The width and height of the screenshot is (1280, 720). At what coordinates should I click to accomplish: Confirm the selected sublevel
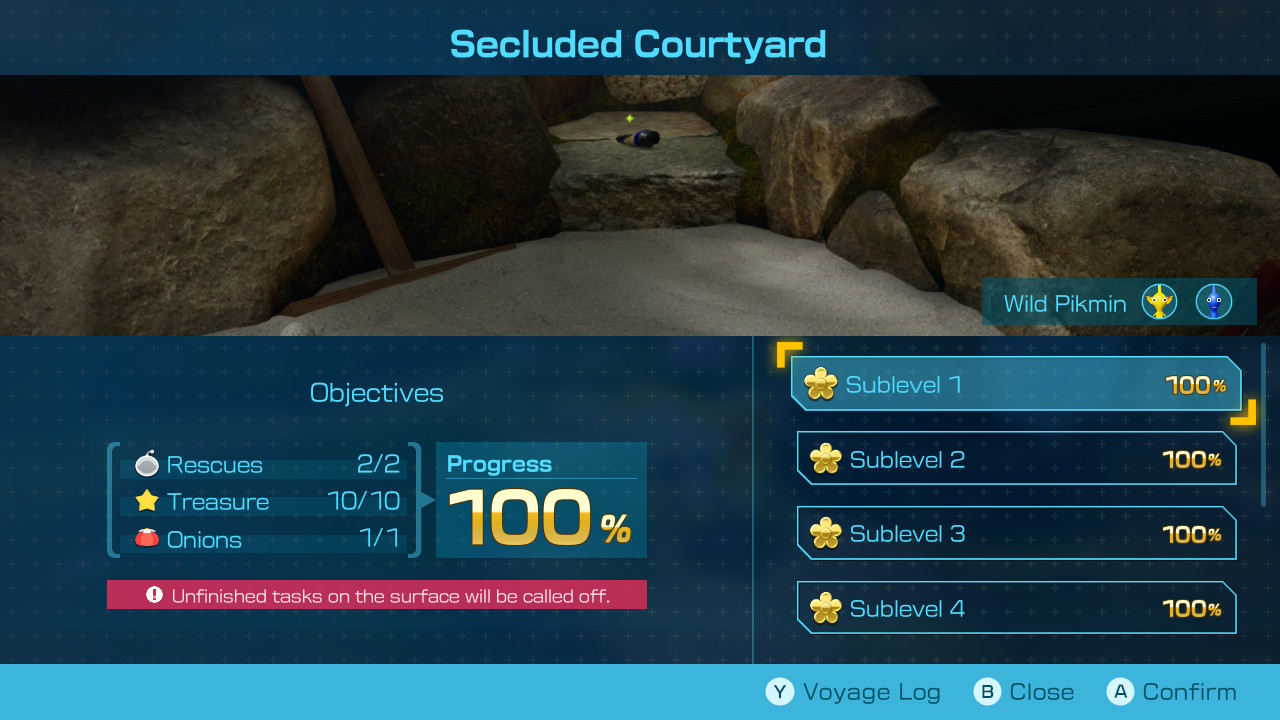pyautogui.click(x=1172, y=692)
